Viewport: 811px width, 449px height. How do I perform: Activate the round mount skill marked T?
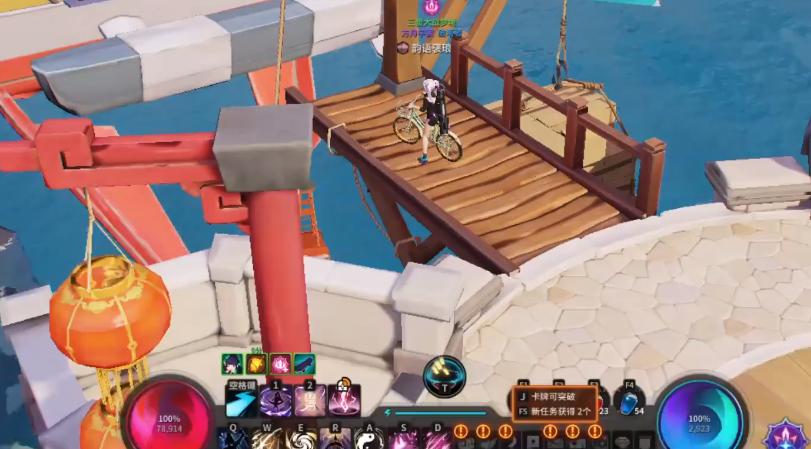pos(444,377)
